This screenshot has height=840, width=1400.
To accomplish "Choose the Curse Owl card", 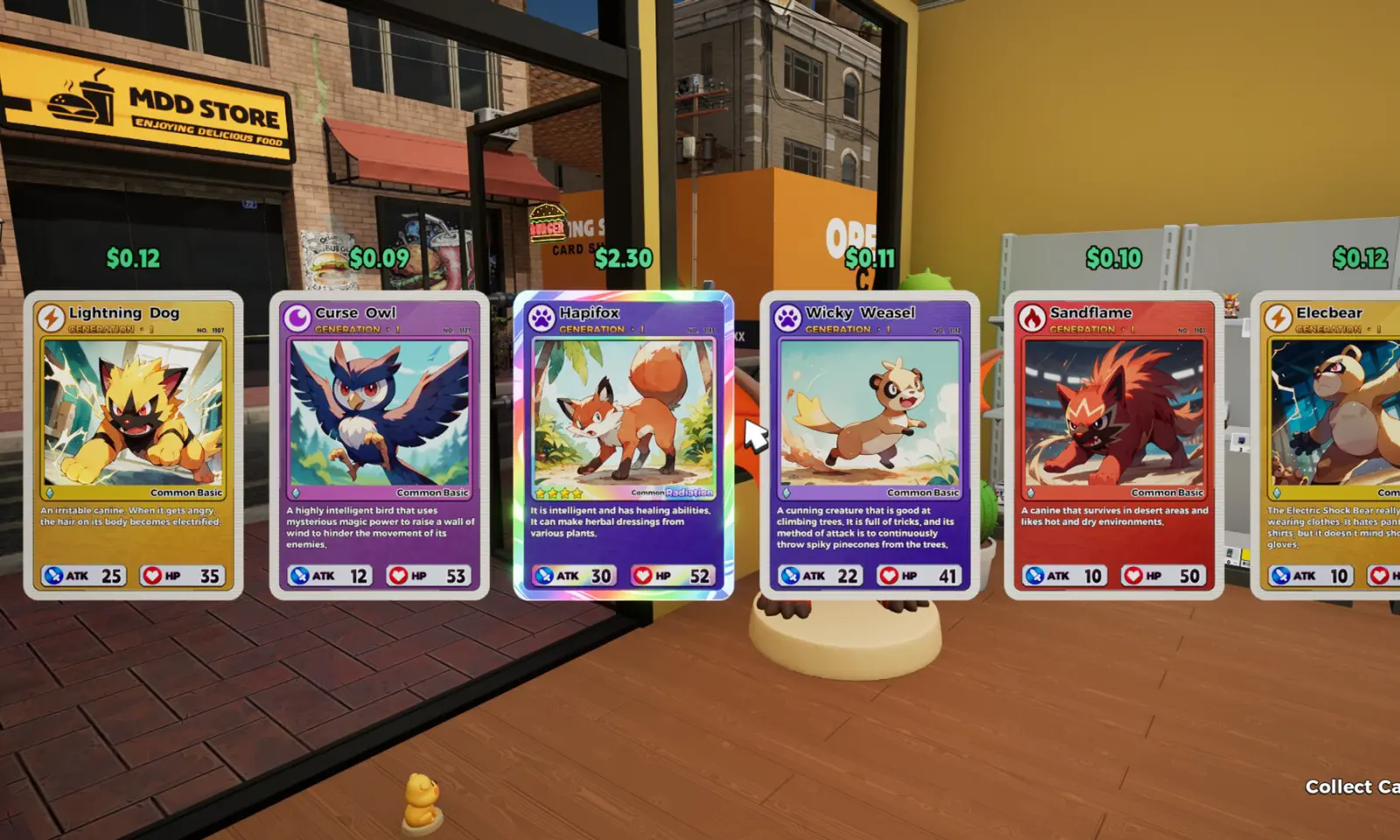I will tap(380, 444).
